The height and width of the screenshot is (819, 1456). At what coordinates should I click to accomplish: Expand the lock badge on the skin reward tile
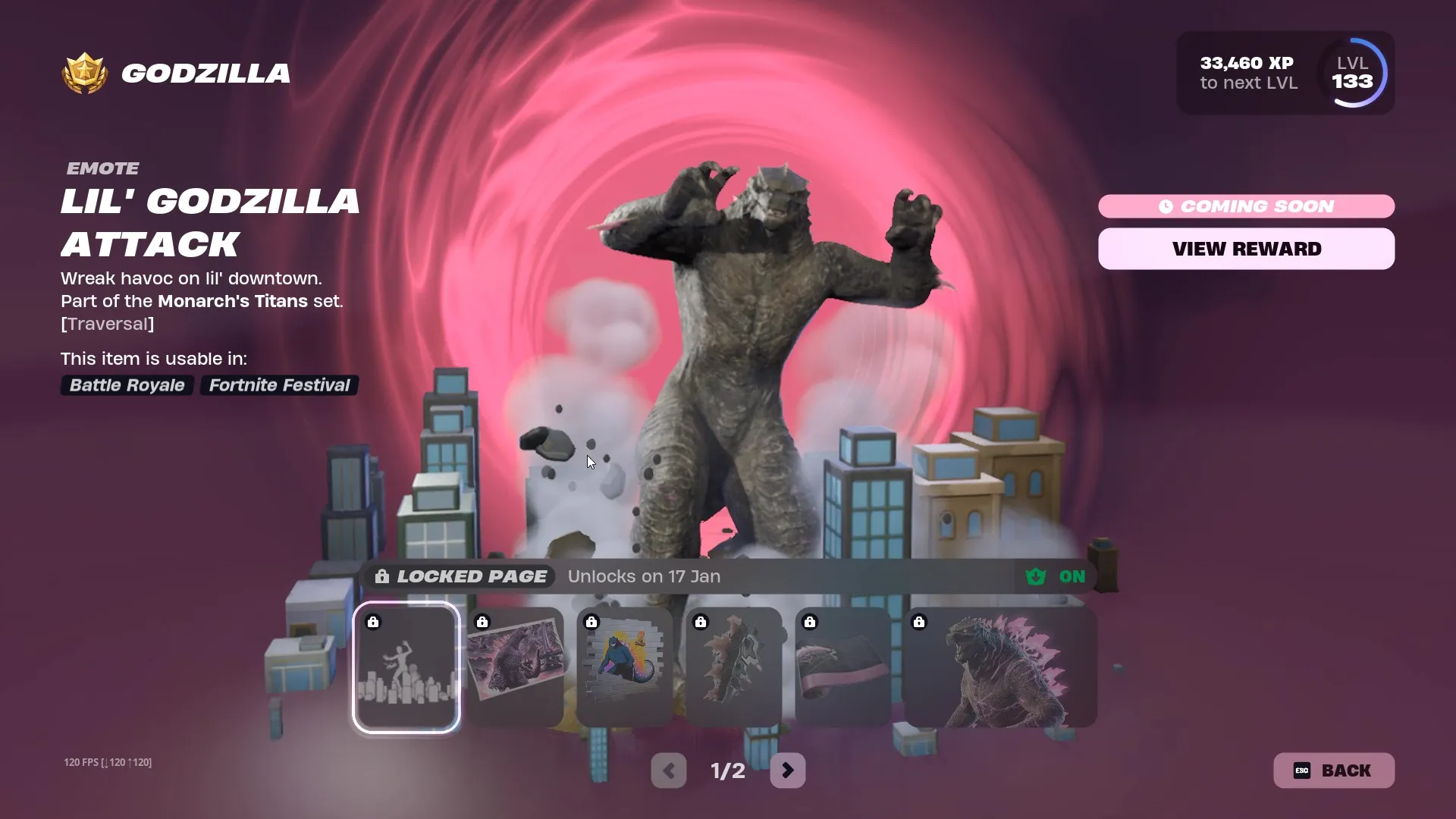tap(920, 622)
